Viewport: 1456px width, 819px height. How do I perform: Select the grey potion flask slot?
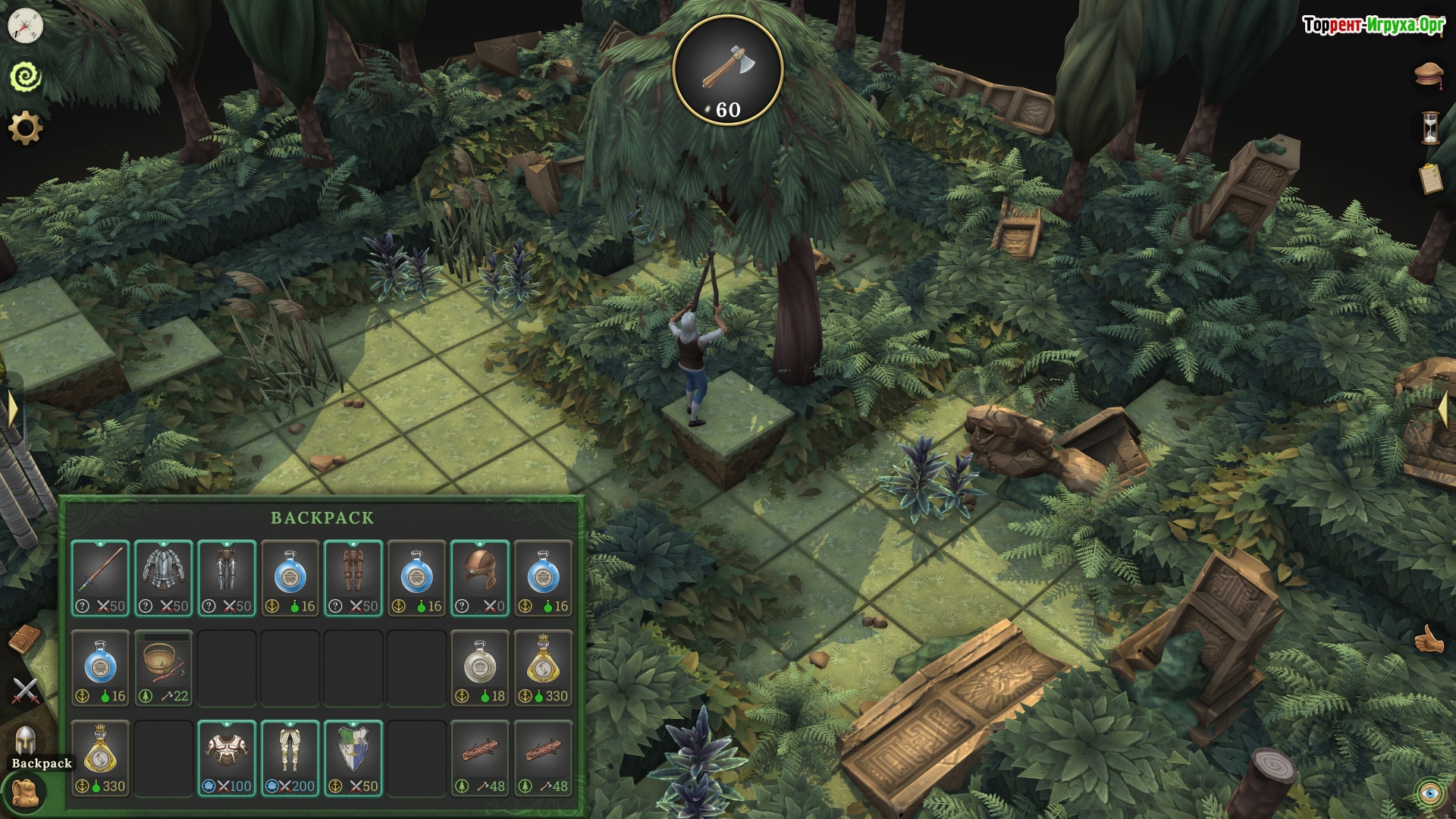(x=479, y=667)
